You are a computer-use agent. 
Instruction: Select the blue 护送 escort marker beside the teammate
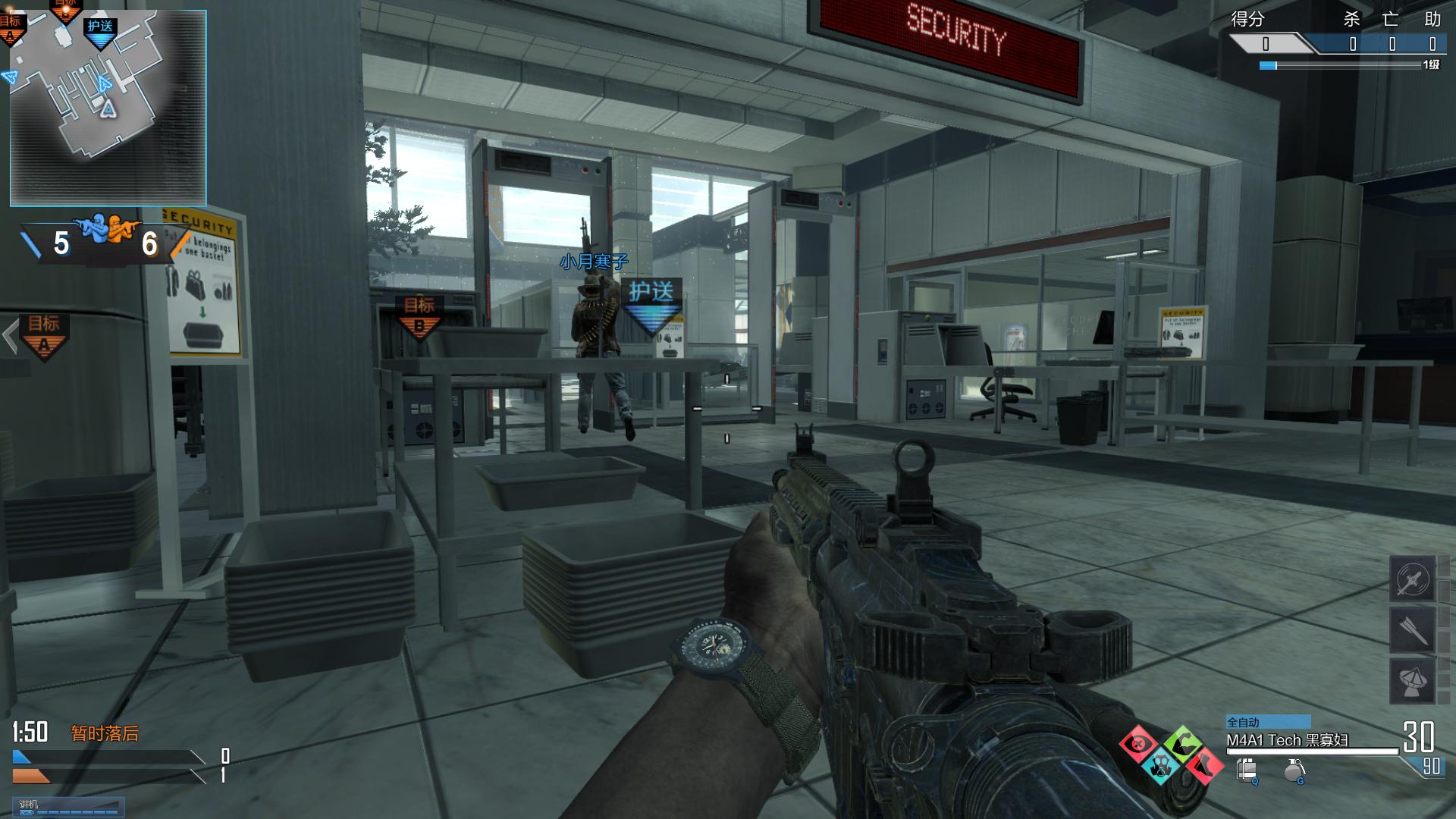pos(651,303)
